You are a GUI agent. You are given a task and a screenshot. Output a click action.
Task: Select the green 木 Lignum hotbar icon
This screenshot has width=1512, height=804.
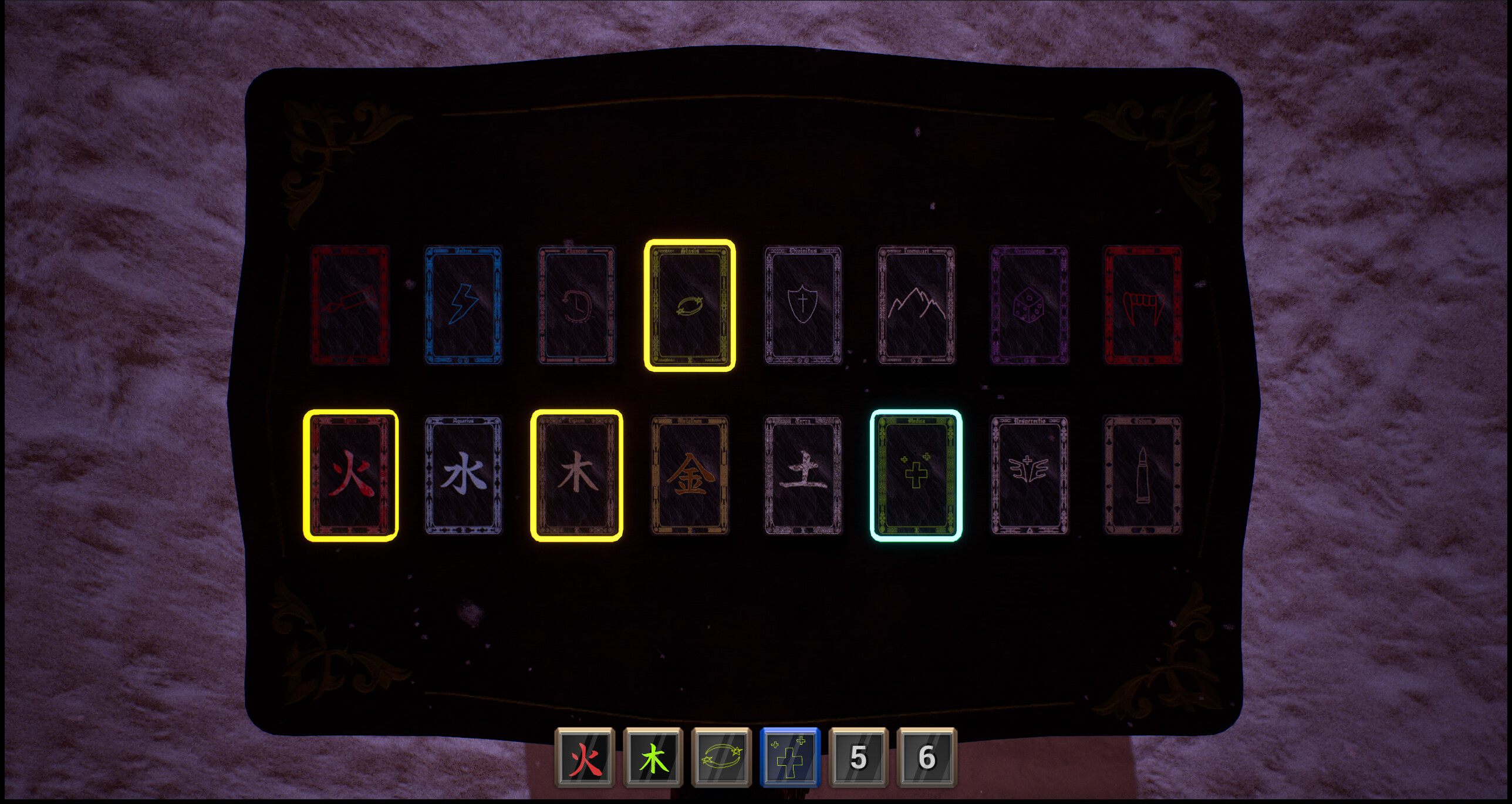(653, 758)
